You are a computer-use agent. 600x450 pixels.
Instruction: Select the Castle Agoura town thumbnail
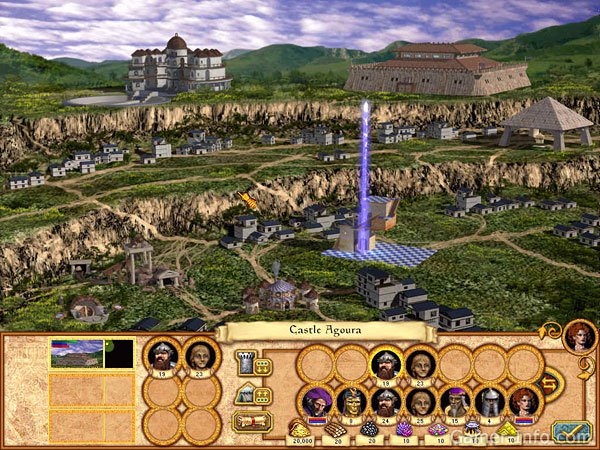pos(76,354)
